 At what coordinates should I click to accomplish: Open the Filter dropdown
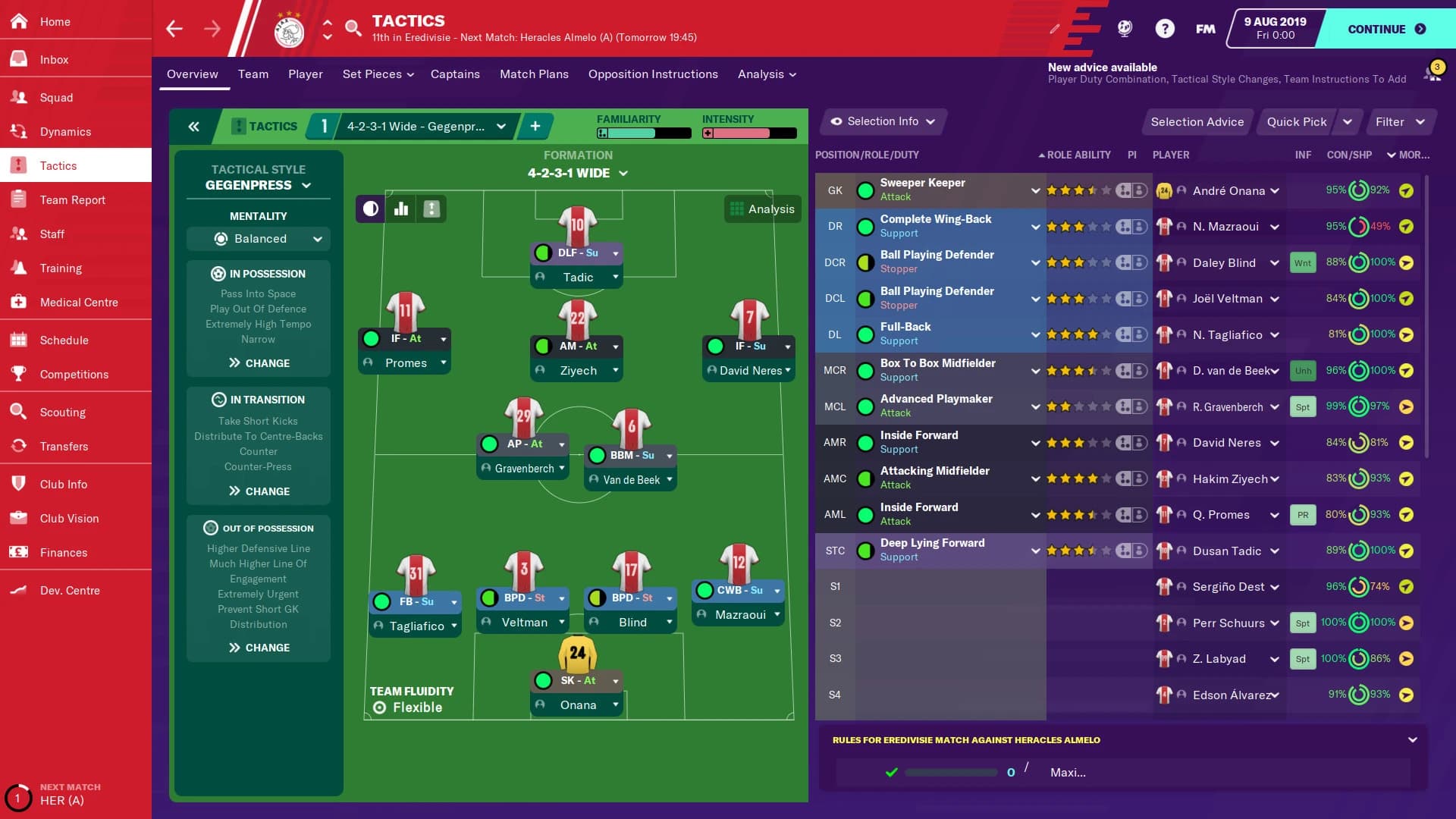(x=1400, y=121)
